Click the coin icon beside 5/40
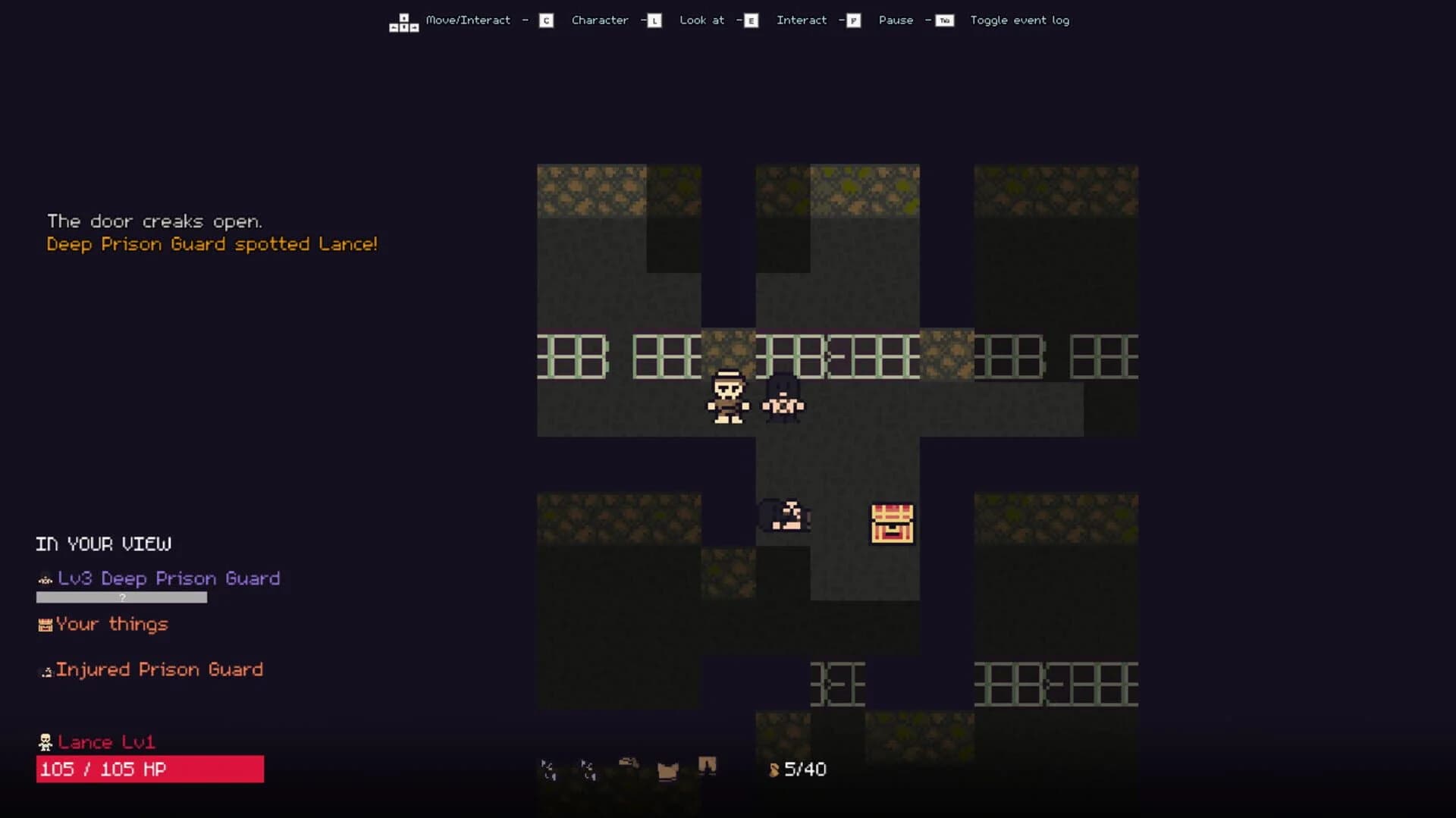This screenshot has height=818, width=1456. coord(773,769)
